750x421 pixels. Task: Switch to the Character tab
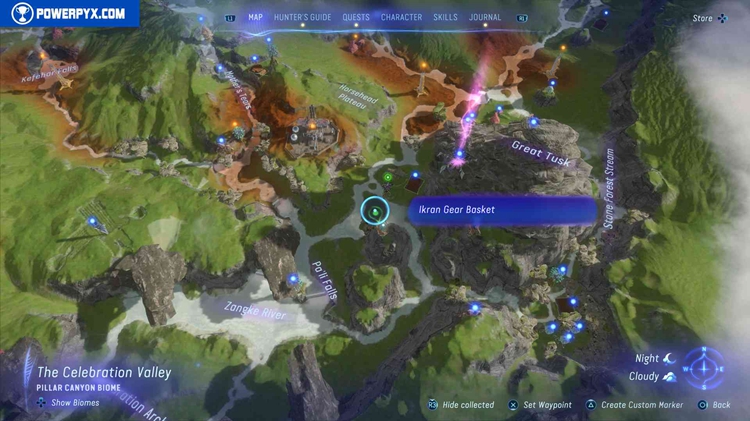coord(401,17)
